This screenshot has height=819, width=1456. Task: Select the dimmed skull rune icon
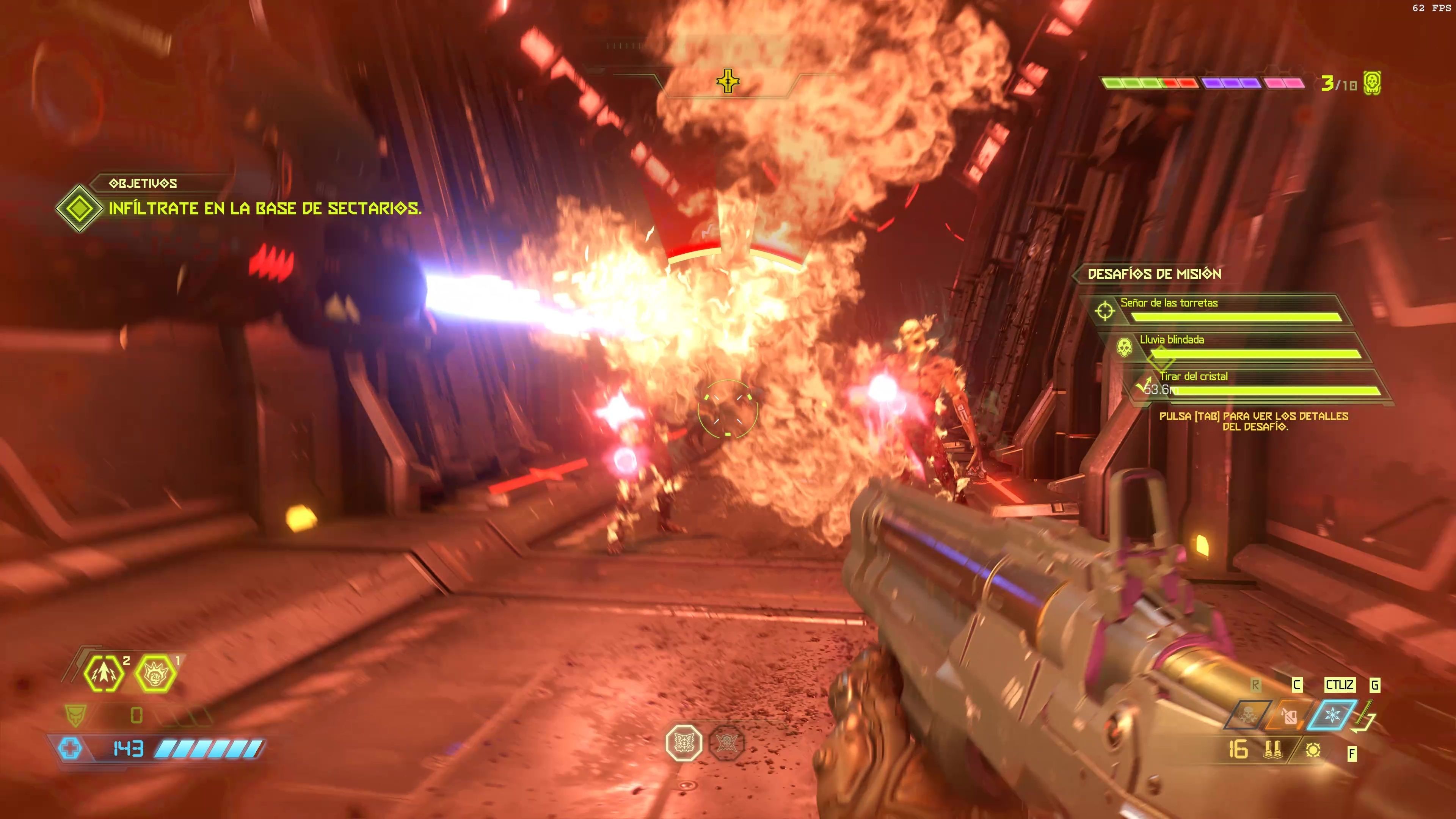[x=726, y=743]
